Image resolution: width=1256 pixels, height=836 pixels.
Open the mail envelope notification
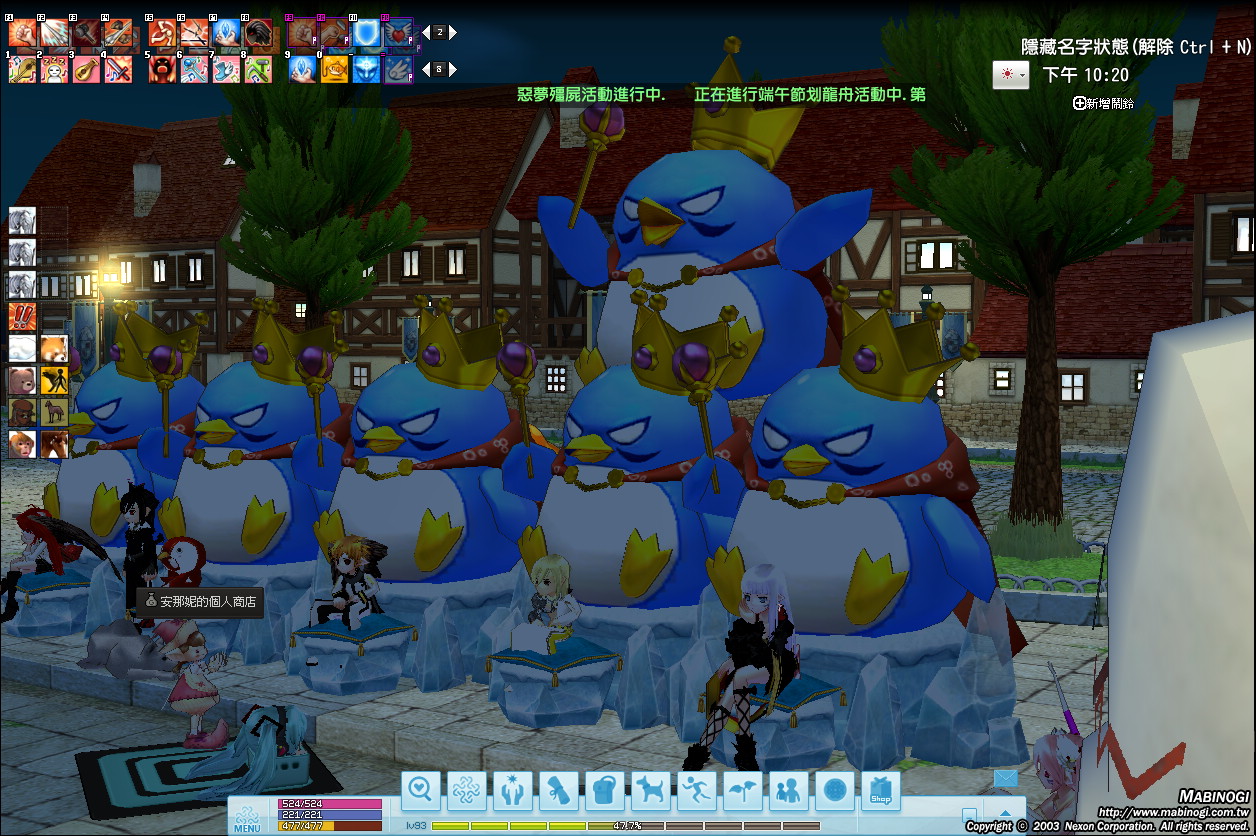click(1005, 778)
